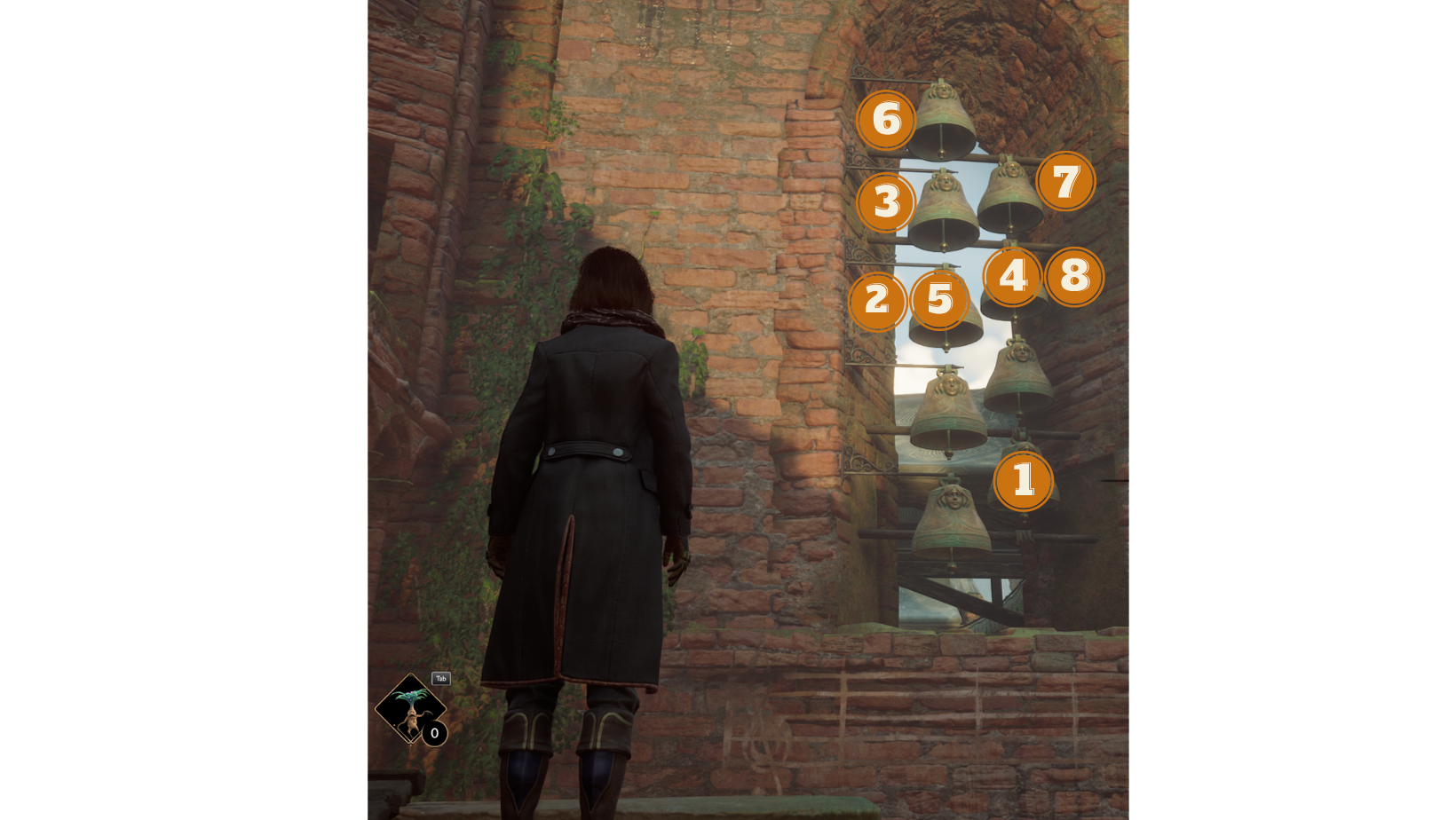This screenshot has width=1456, height=820.
Task: Click the Tab keybind prompt
Action: click(439, 678)
